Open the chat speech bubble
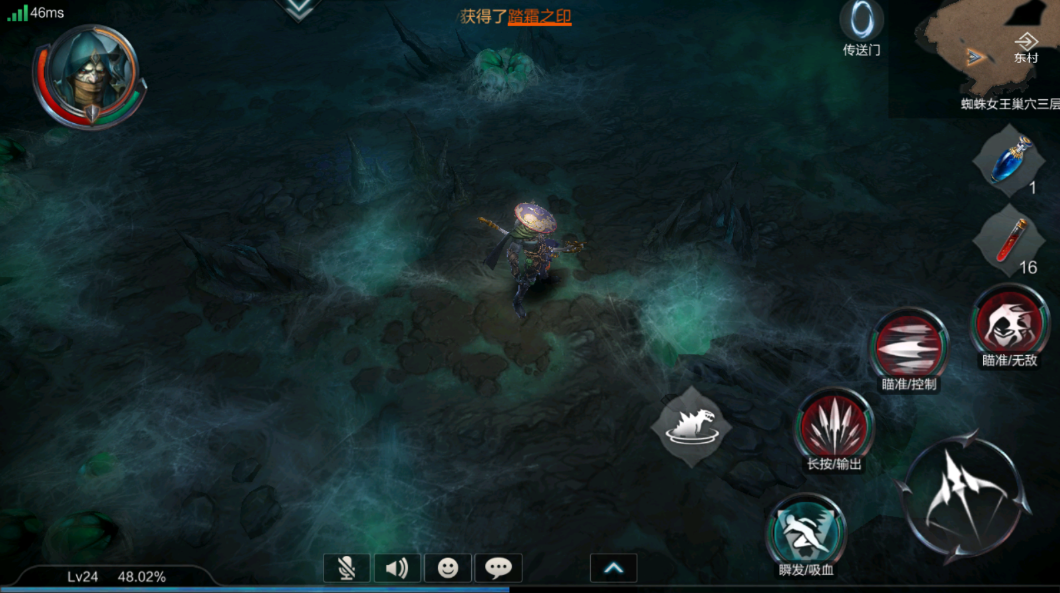 [x=498, y=568]
